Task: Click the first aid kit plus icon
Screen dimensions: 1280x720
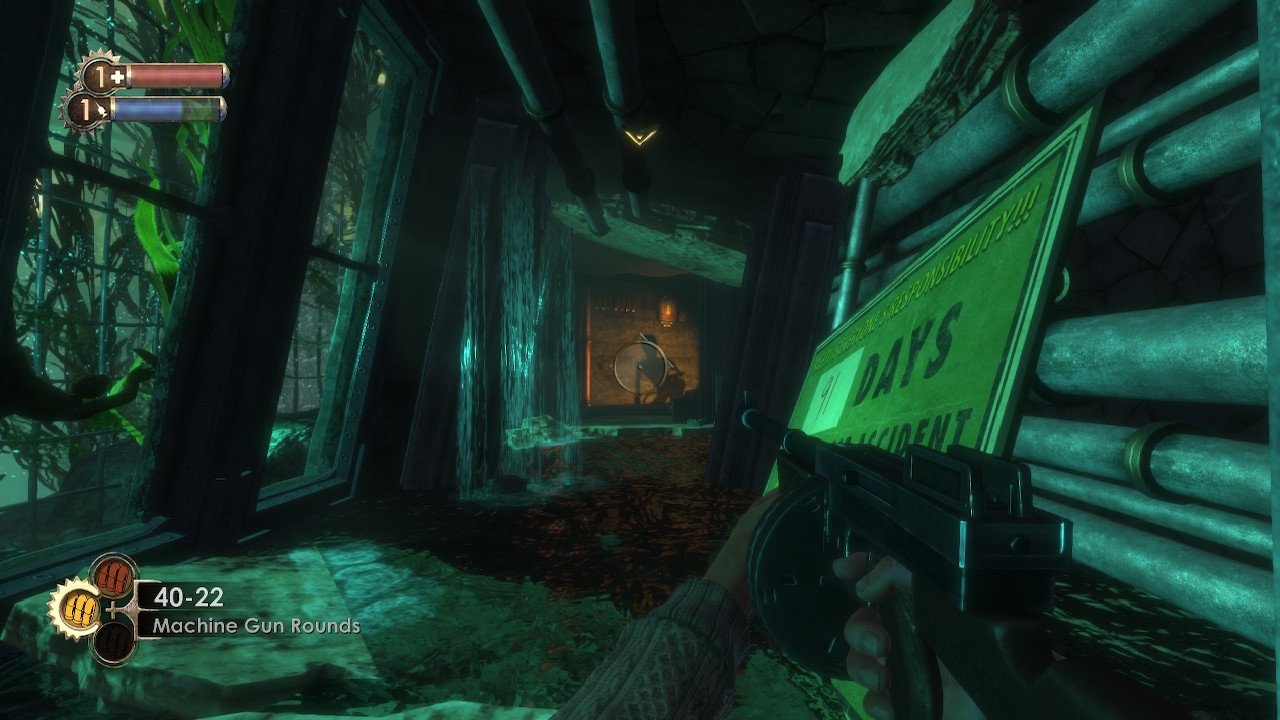Action: click(x=117, y=77)
